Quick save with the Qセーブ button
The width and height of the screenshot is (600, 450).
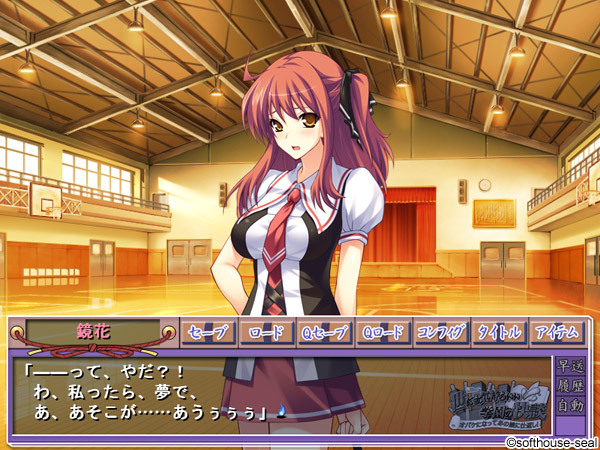(x=325, y=333)
